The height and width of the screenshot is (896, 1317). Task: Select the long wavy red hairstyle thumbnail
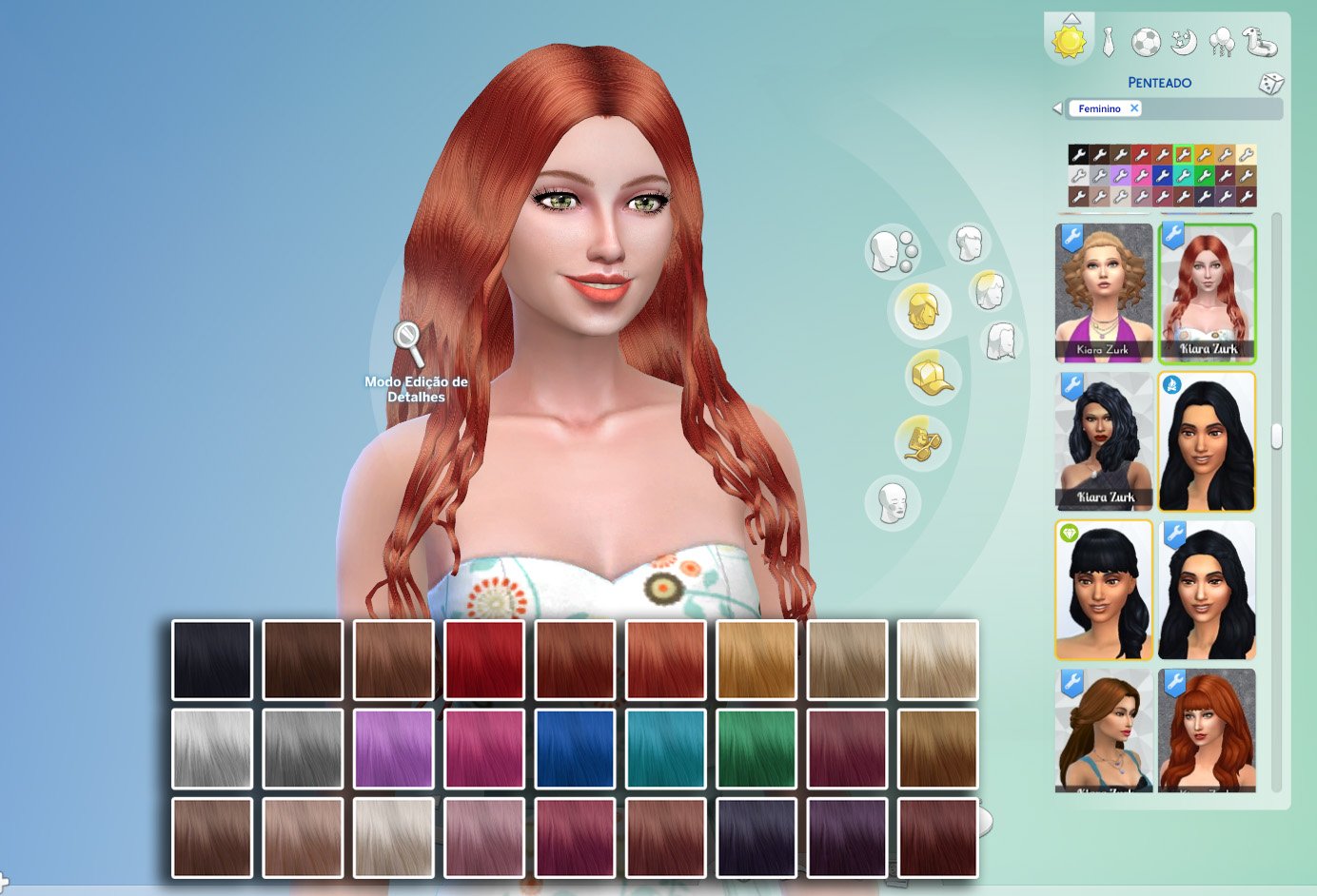pyautogui.click(x=1208, y=293)
